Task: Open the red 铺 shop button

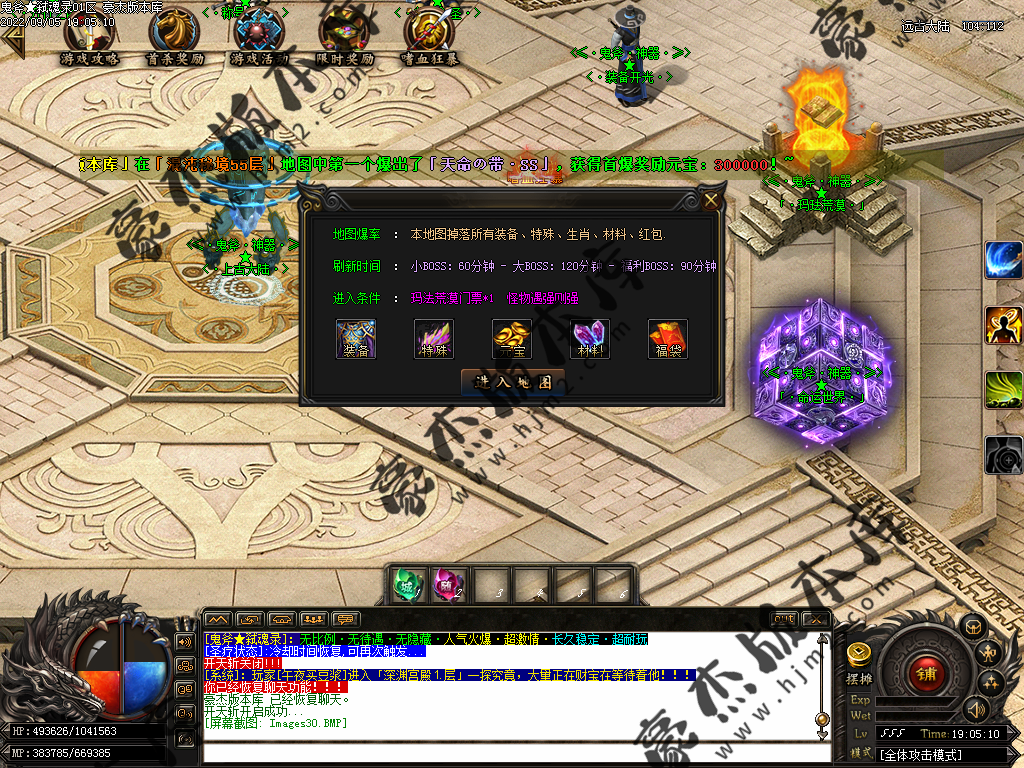Action: click(926, 672)
